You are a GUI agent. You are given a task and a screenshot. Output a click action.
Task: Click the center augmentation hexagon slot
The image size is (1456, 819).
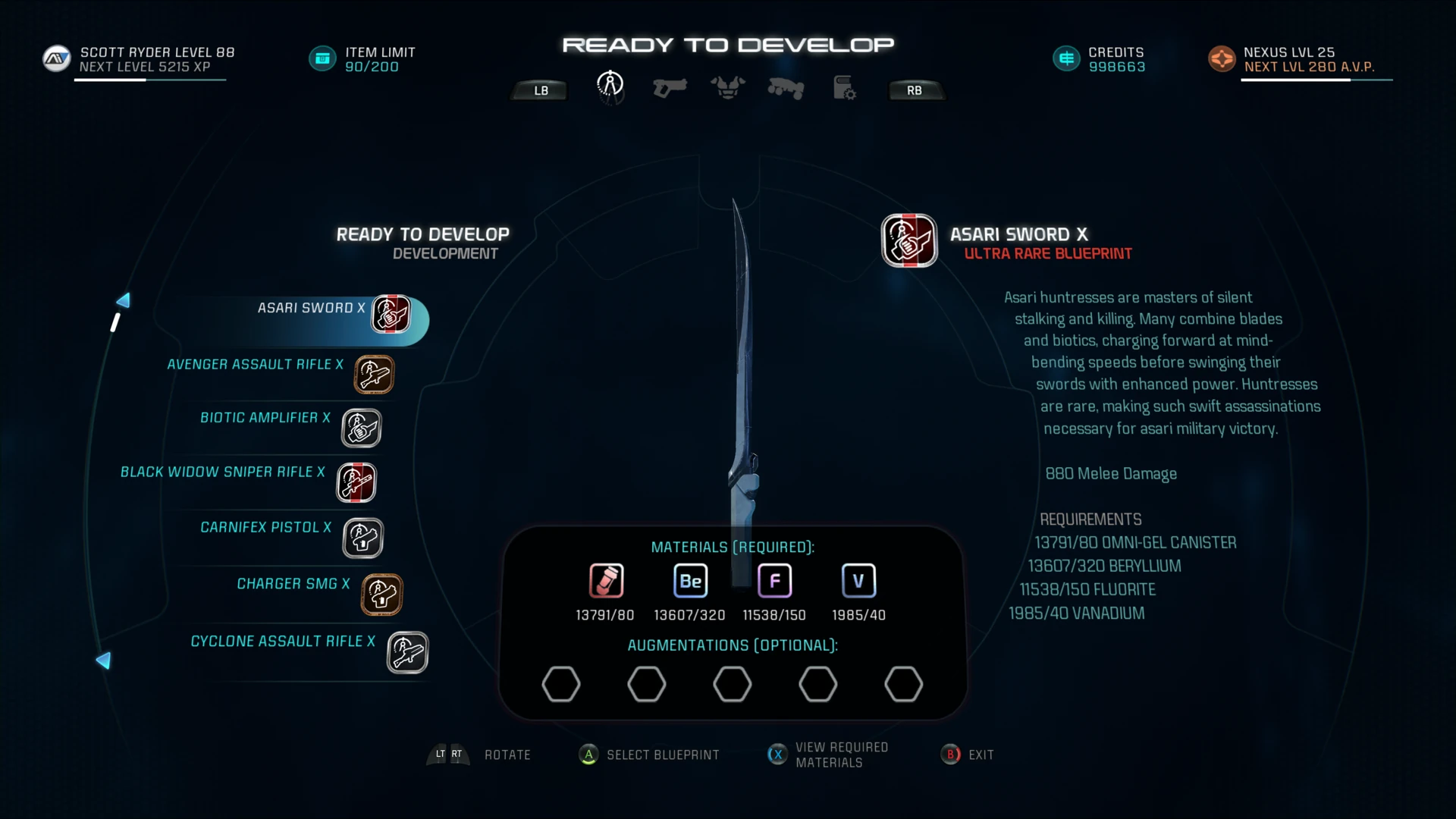pos(733,683)
